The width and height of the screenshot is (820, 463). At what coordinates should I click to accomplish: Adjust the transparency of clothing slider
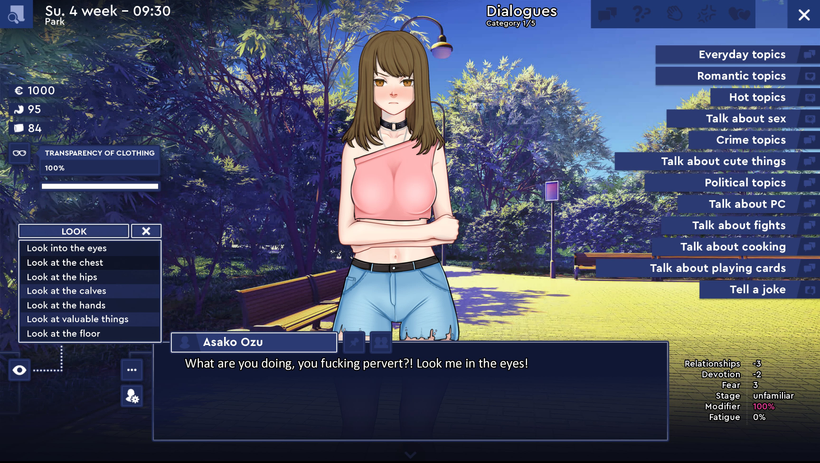point(100,186)
